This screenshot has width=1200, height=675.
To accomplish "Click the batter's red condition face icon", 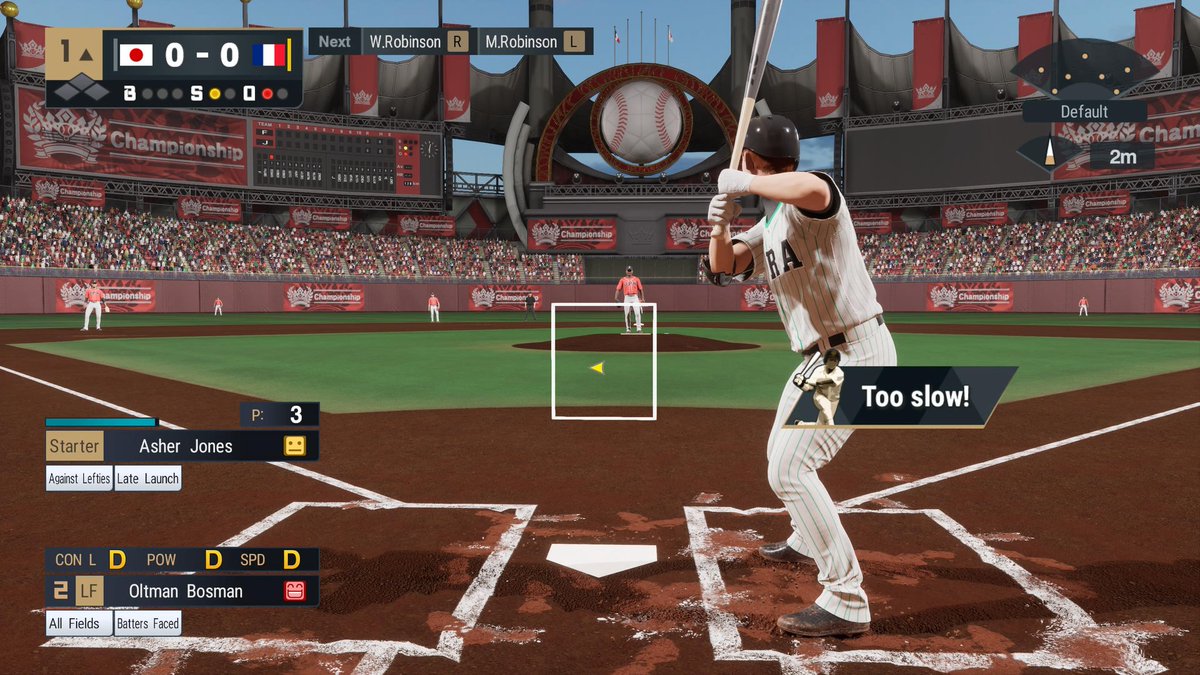I will click(x=294, y=591).
